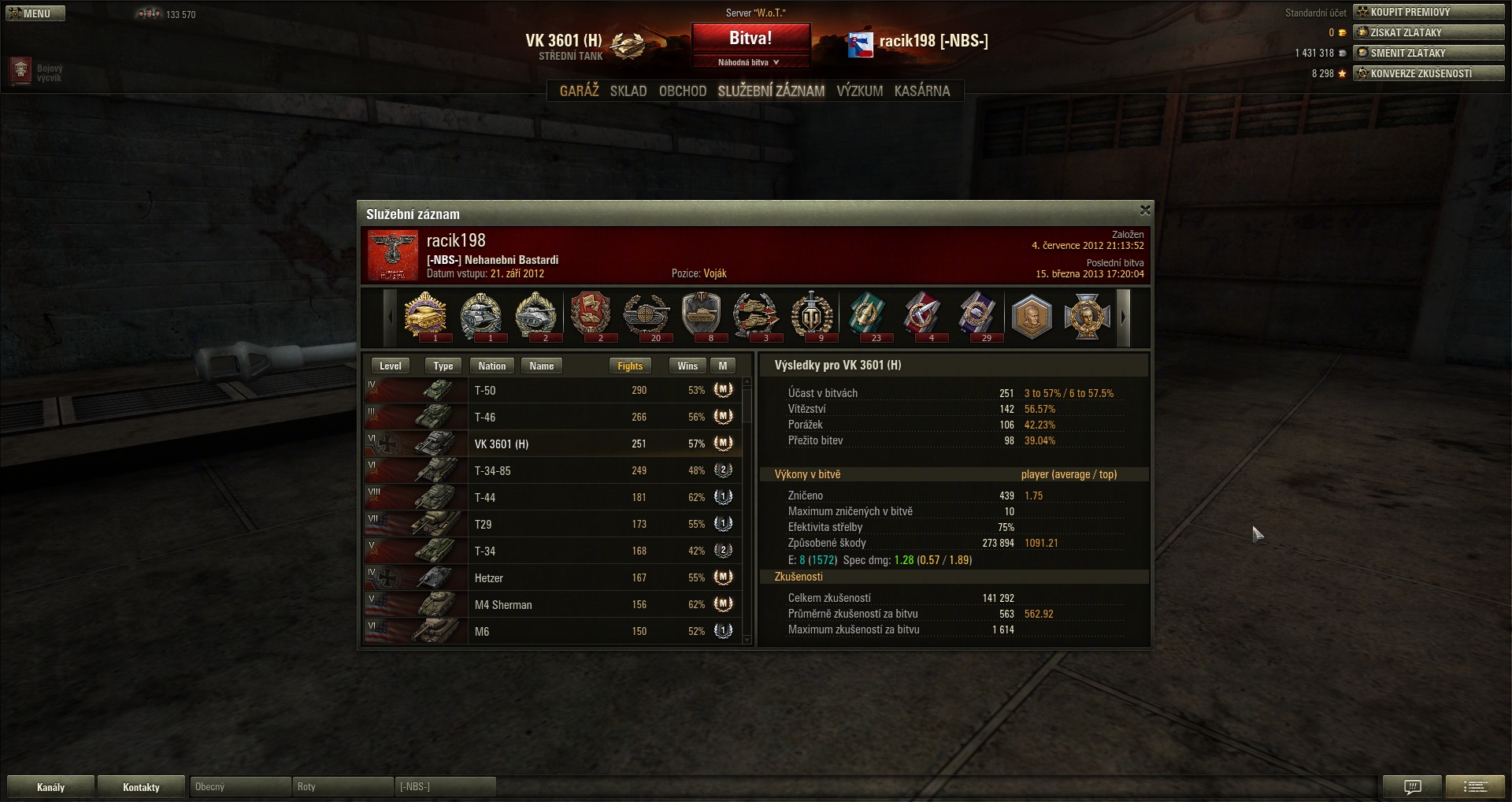Select the Hetzer row in list
Viewport: 1512px width, 802px height.
click(x=551, y=577)
